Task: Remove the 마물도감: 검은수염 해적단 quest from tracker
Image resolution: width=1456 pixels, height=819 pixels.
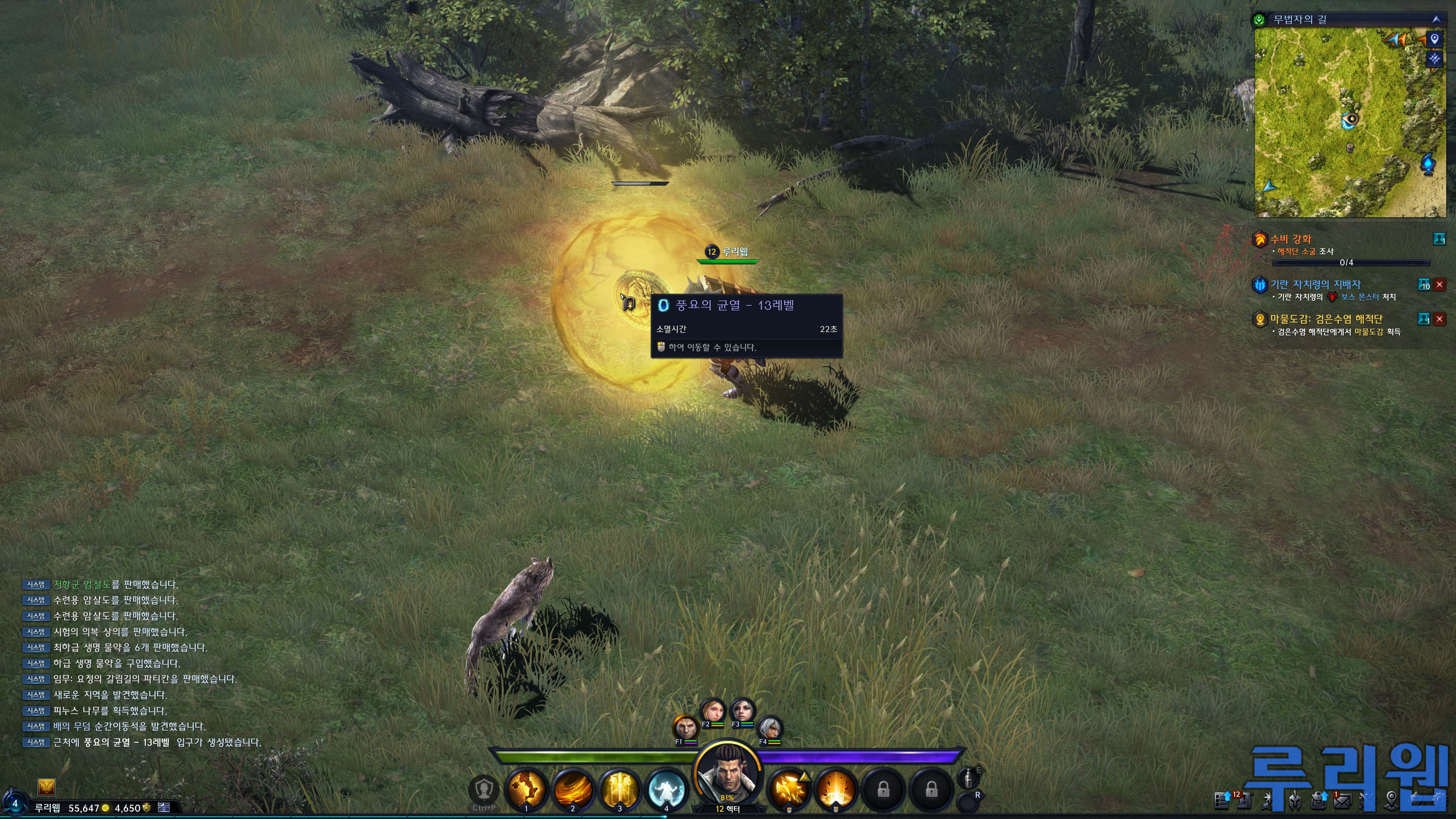Action: pyautogui.click(x=1440, y=319)
